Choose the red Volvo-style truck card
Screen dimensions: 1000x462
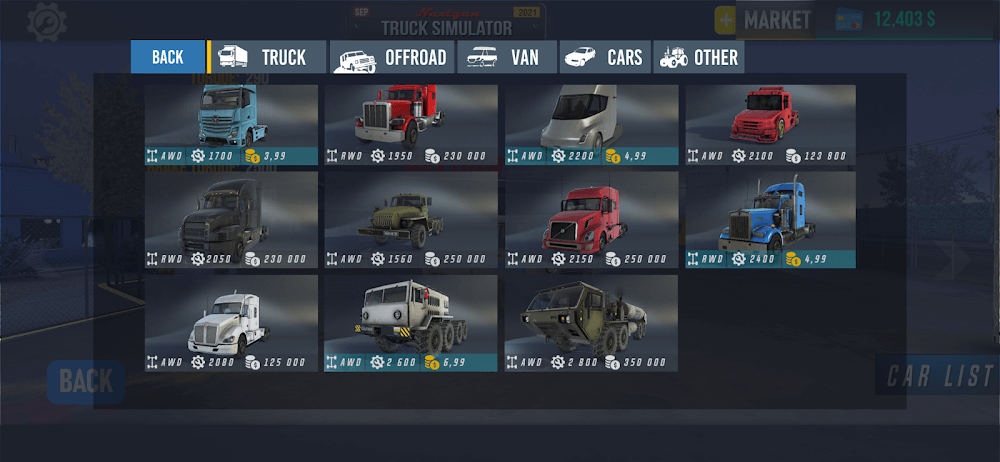click(x=591, y=219)
